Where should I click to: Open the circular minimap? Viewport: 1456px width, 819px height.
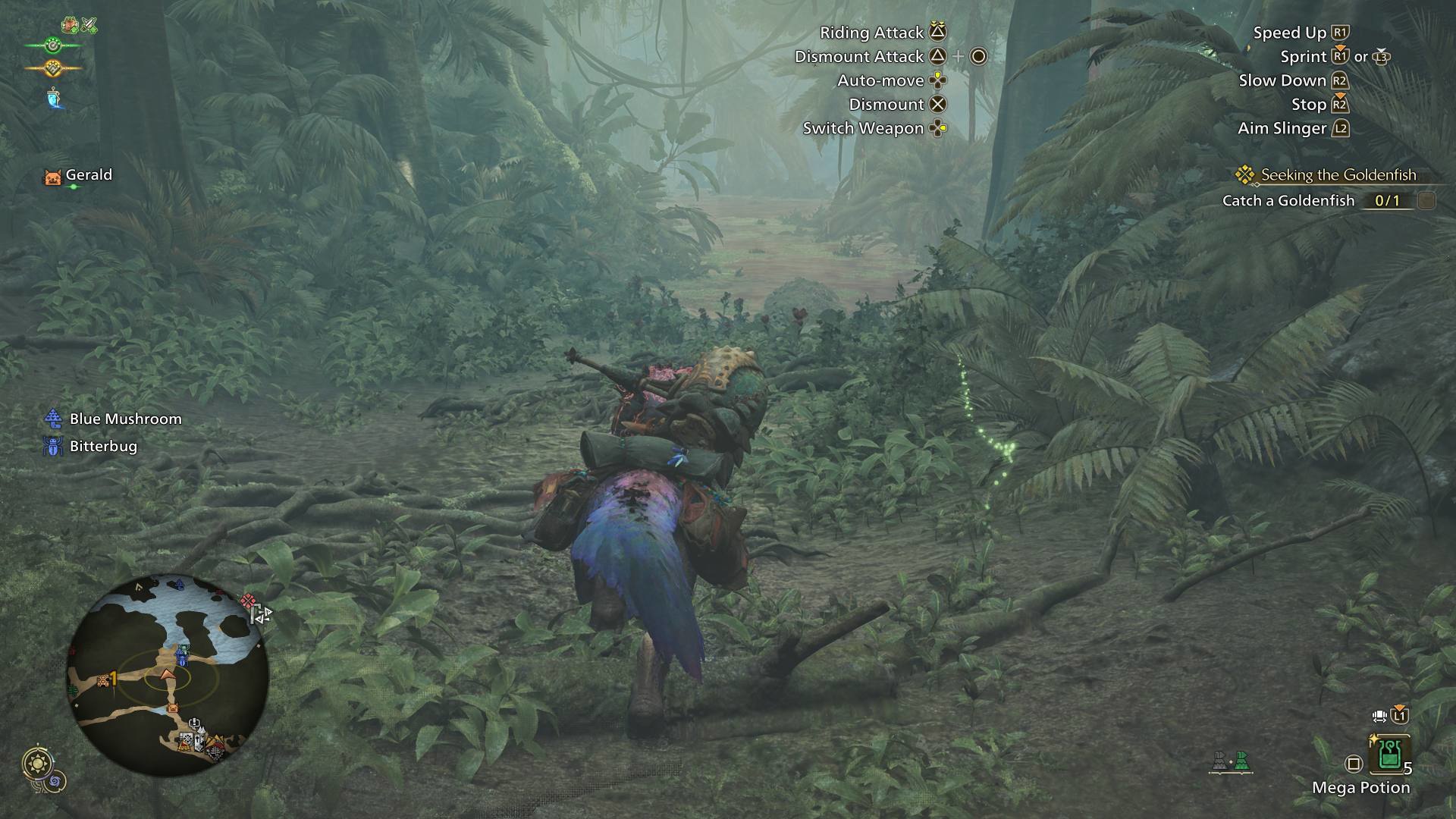click(x=168, y=675)
